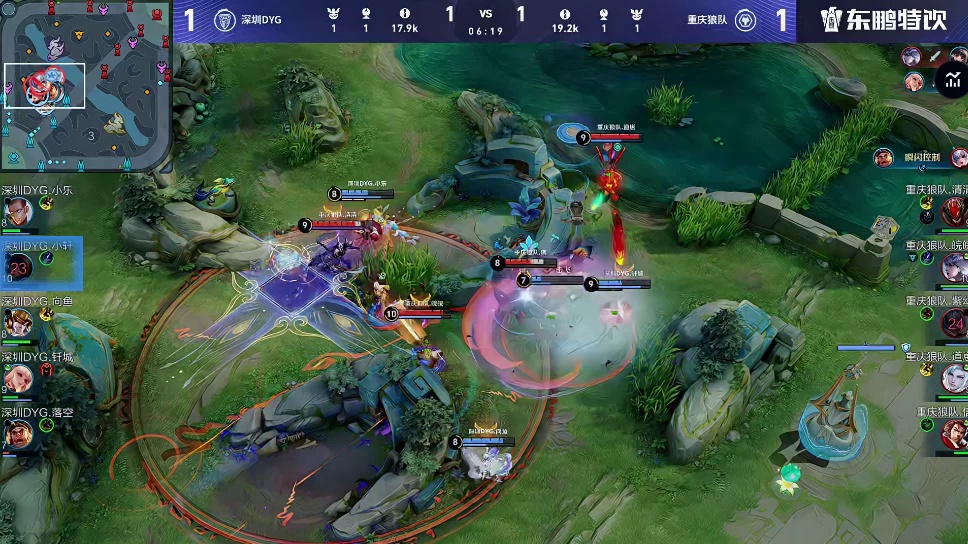Viewport: 968px width, 544px height.
Task: Click the 深圳DYG team logo in scoreboard
Action: [225, 20]
